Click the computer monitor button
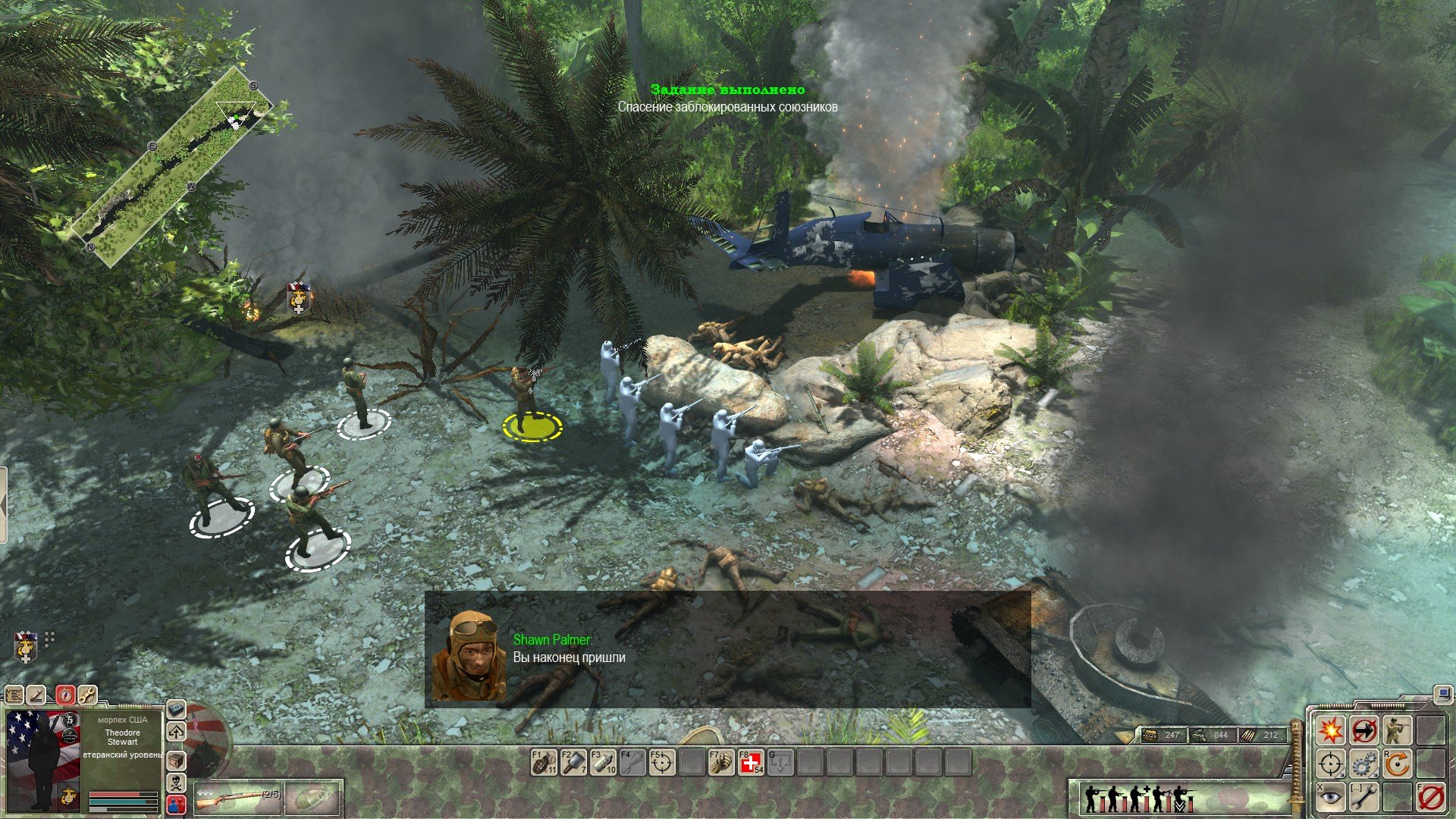Viewport: 1456px width, 819px height. pyautogui.click(x=1442, y=693)
